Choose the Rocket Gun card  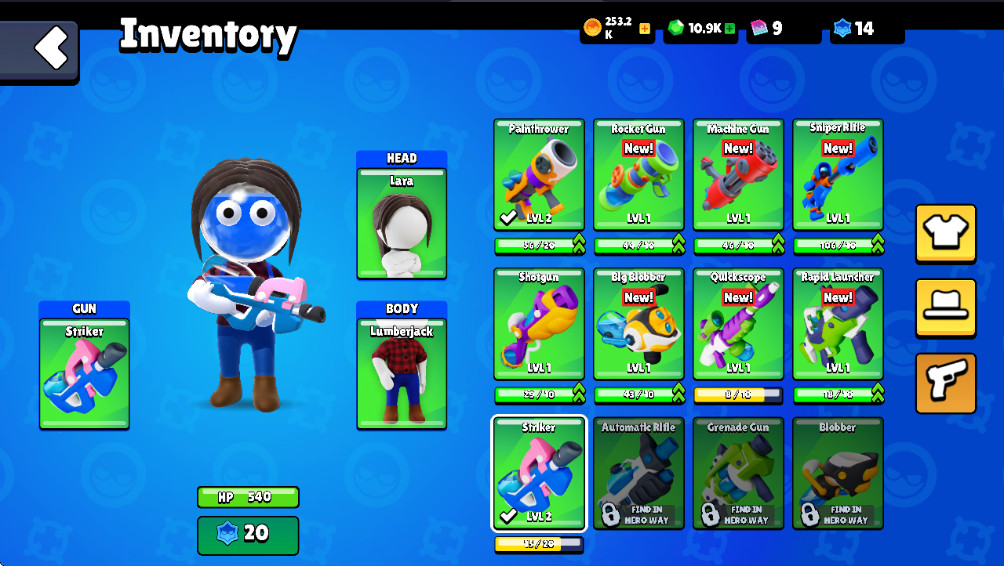click(x=638, y=175)
